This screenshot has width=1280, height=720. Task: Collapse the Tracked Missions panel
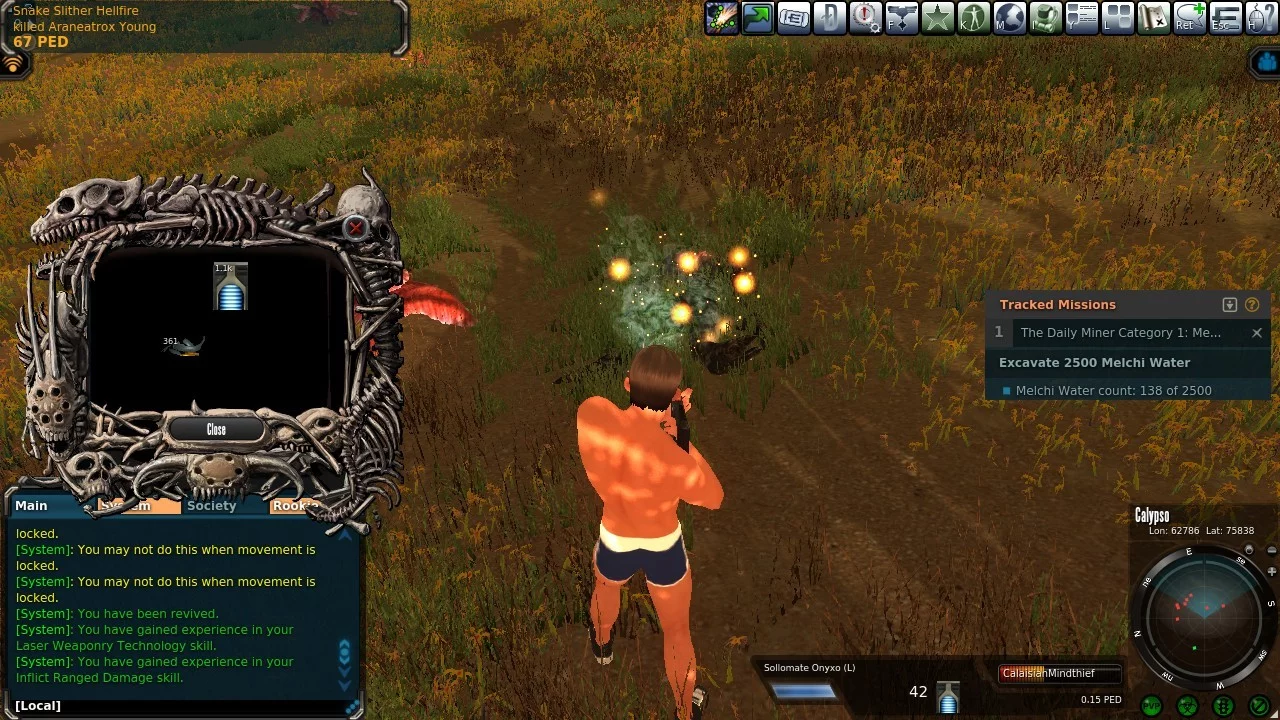pos(1230,305)
